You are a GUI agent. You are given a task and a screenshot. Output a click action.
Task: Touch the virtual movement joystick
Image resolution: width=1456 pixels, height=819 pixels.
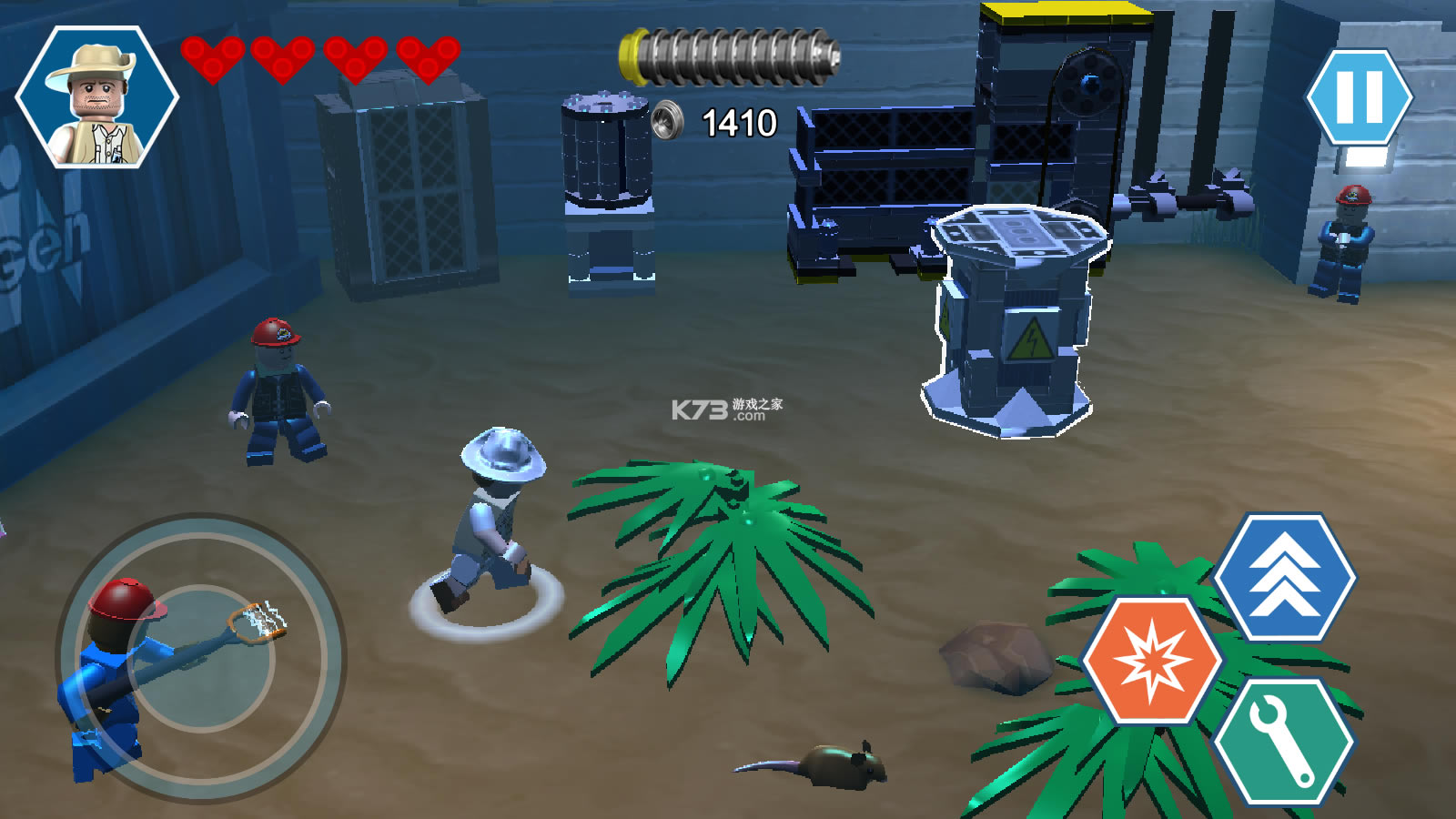click(x=201, y=657)
